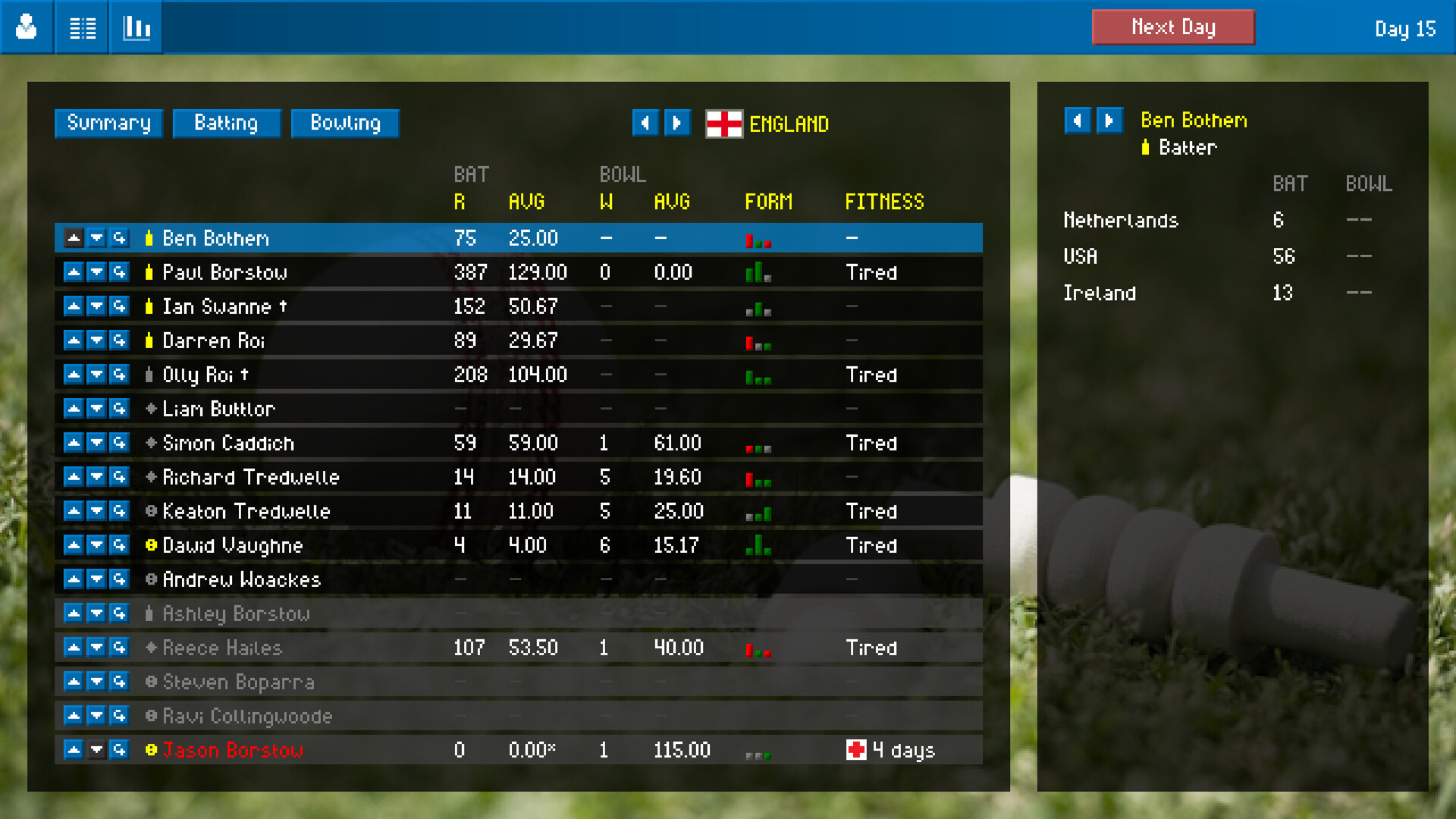The height and width of the screenshot is (819, 1456).
Task: Click the injury cross icon on Jason Borstow's row
Action: click(856, 749)
